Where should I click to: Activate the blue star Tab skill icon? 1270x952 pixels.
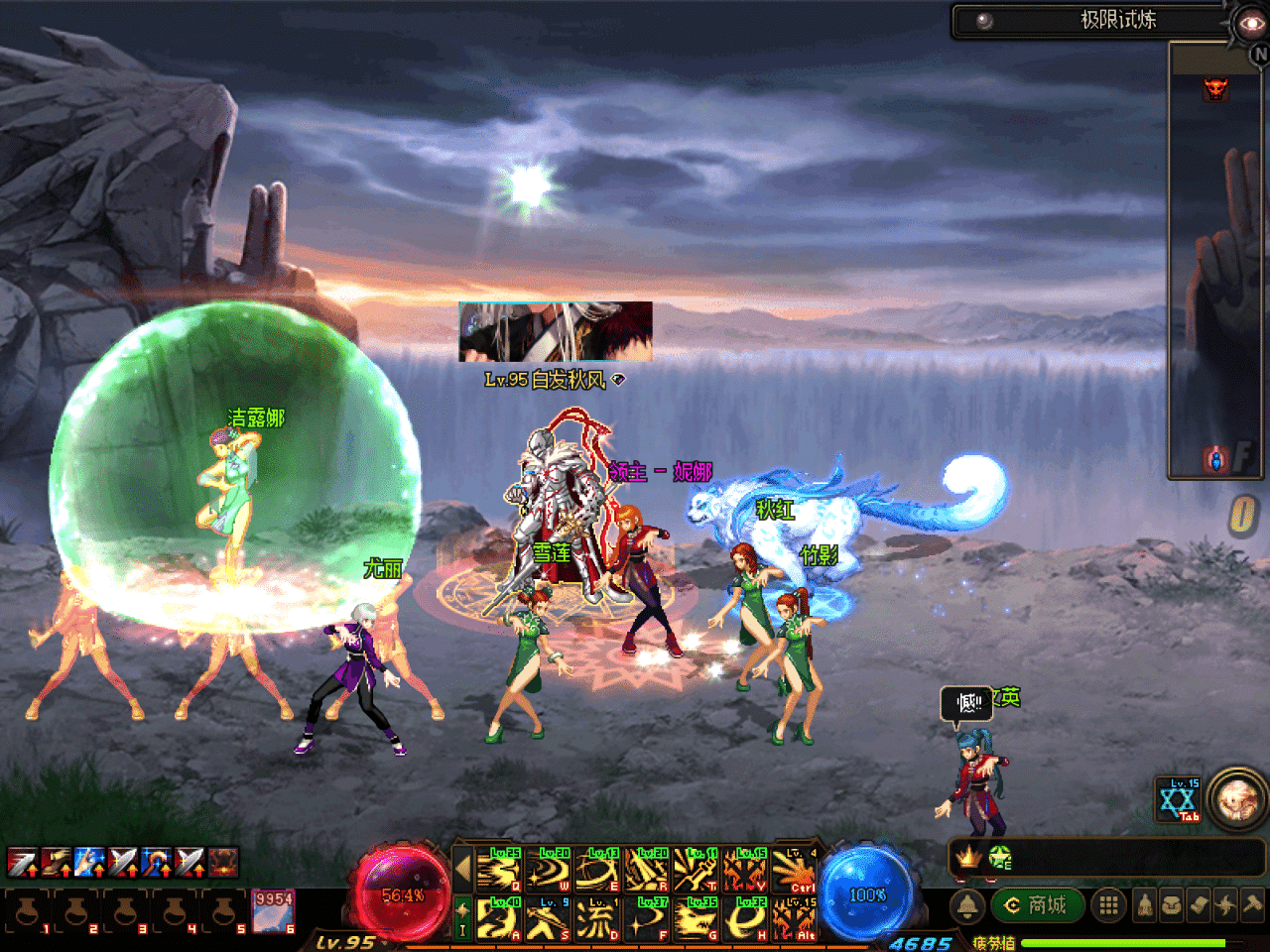coord(1179,799)
